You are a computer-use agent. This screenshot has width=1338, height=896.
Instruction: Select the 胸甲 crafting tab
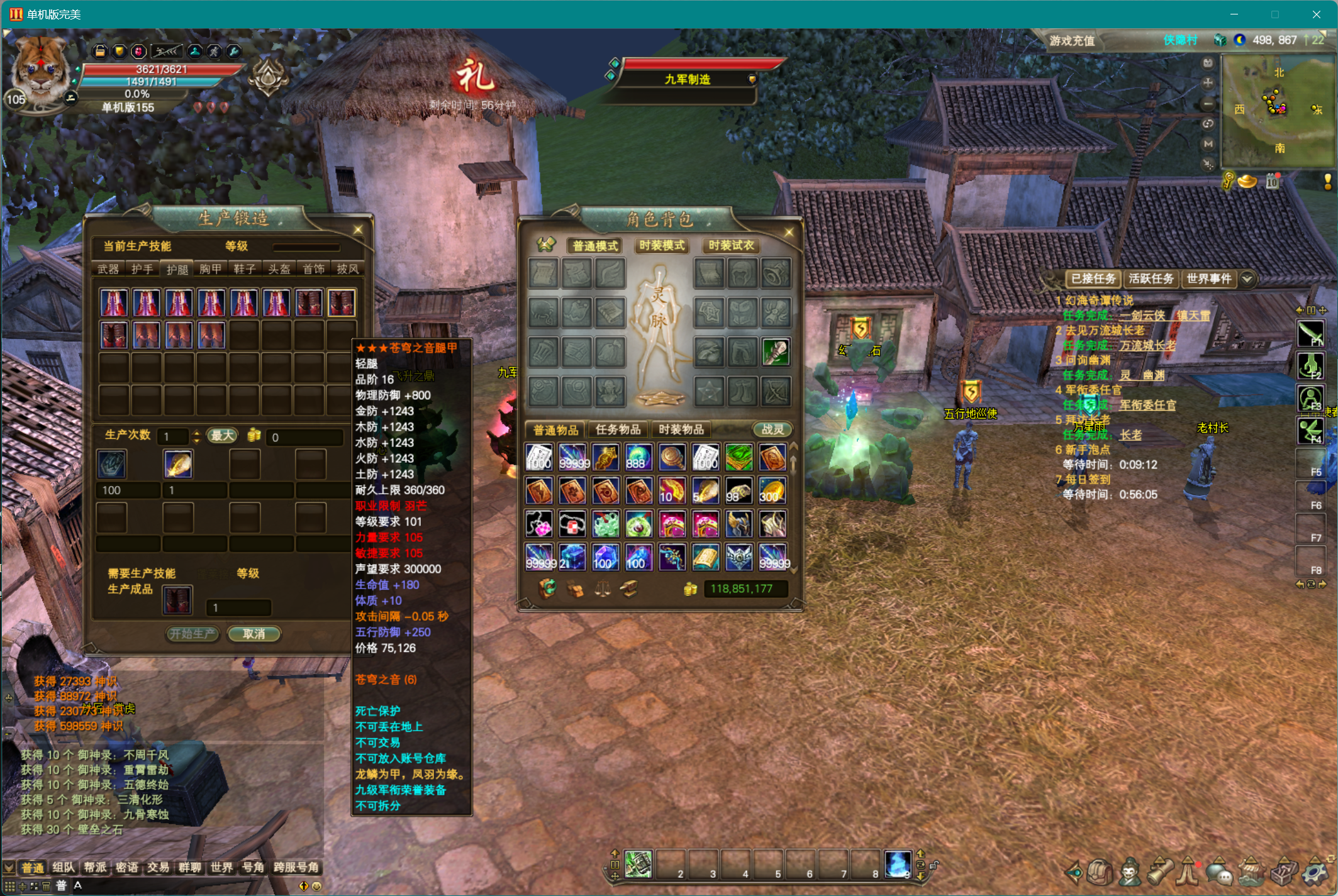(x=211, y=269)
